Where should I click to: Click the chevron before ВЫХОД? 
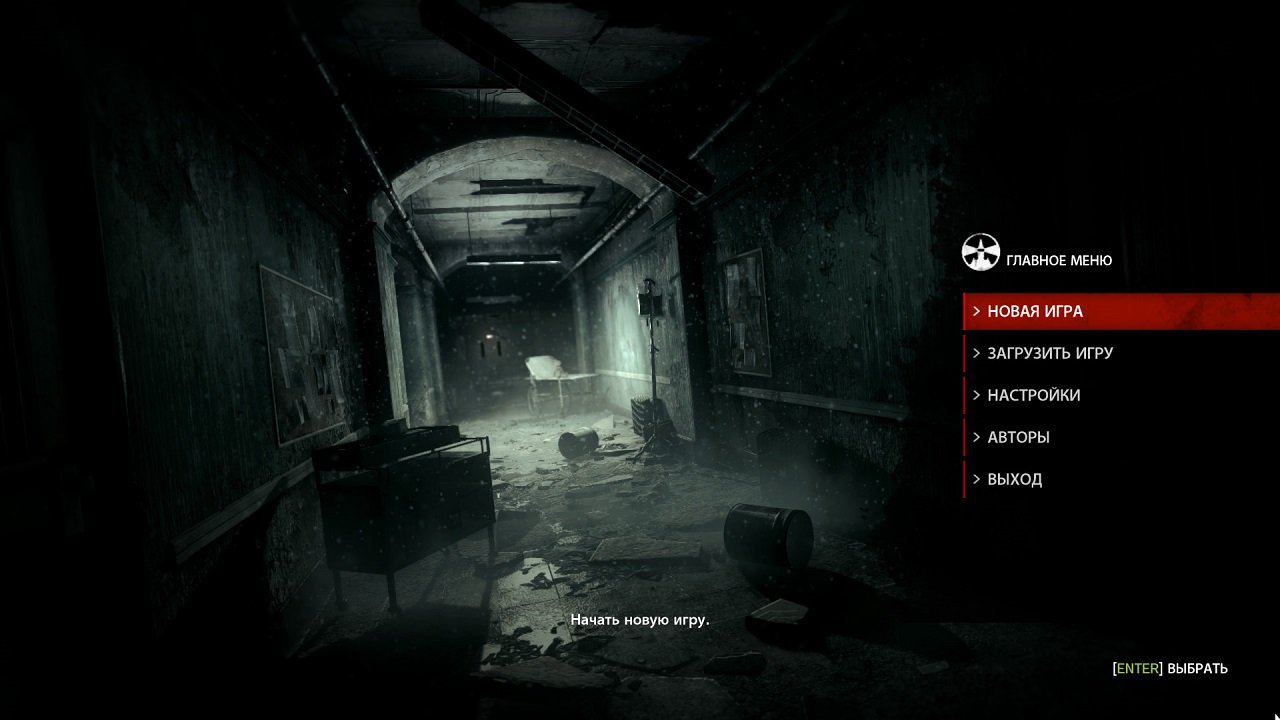tap(974, 479)
